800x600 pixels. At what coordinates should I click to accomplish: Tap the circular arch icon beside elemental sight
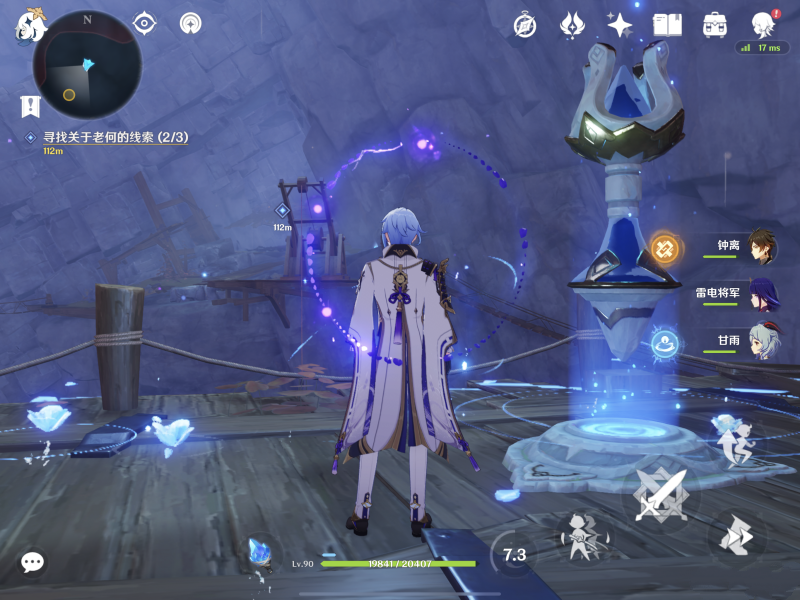191,23
